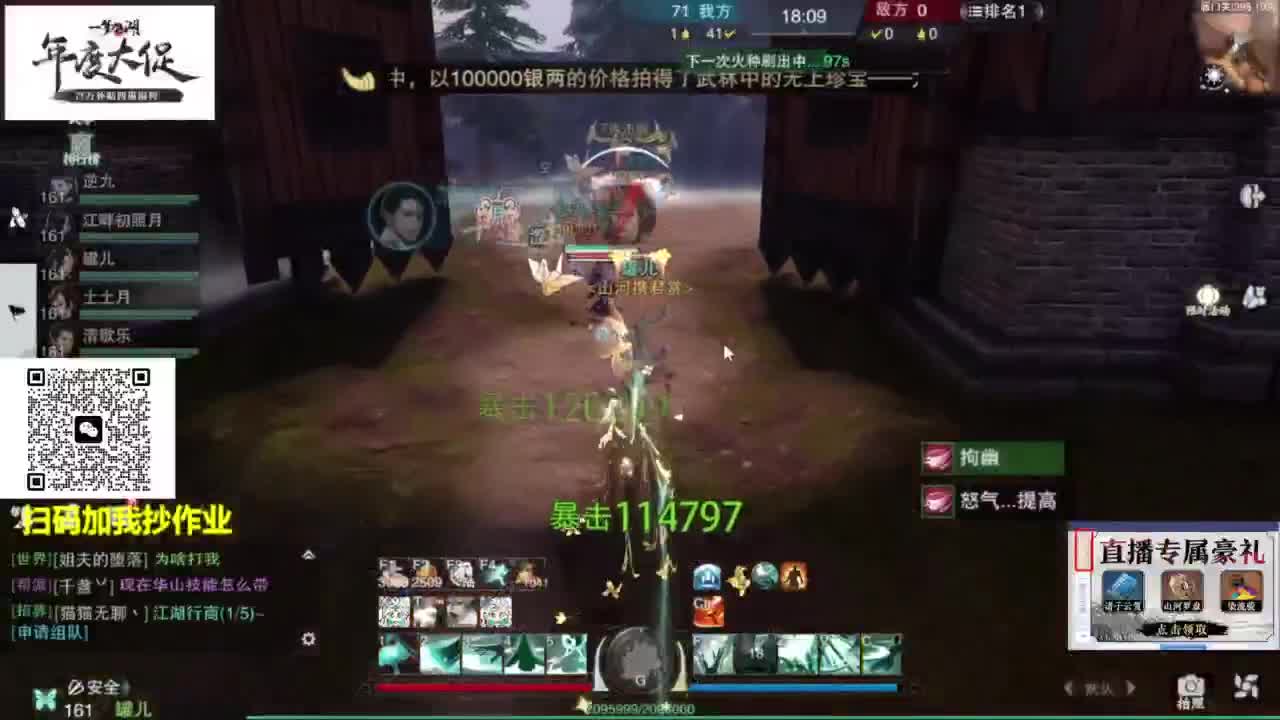Click the 拍摄 camera screenshot icon
This screenshot has height=720, width=1280.
tap(1190, 685)
